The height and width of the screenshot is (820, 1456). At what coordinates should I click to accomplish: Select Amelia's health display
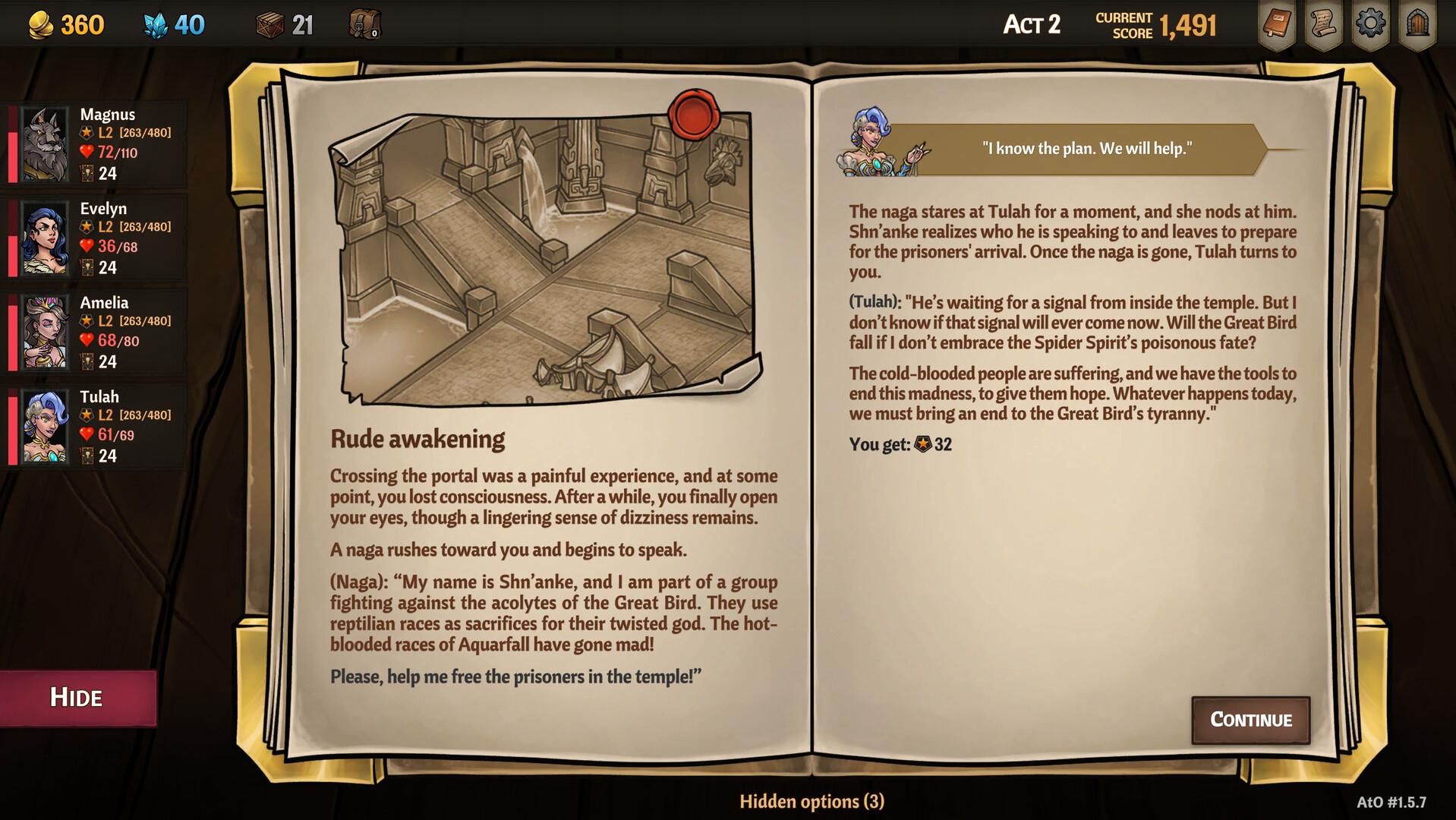click(106, 342)
